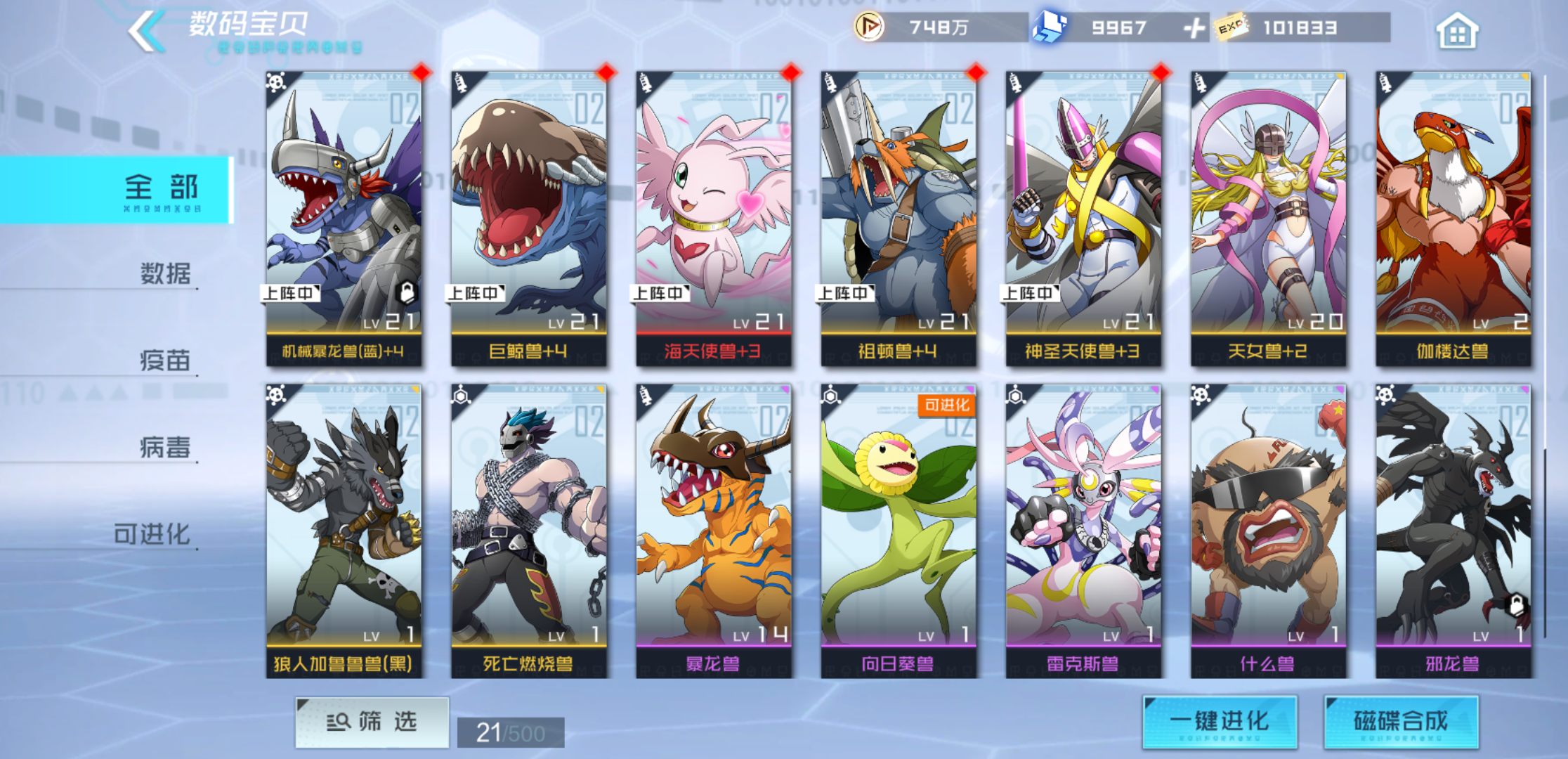Select the 数据 sidebar tab
The height and width of the screenshot is (759, 1568).
[x=163, y=275]
